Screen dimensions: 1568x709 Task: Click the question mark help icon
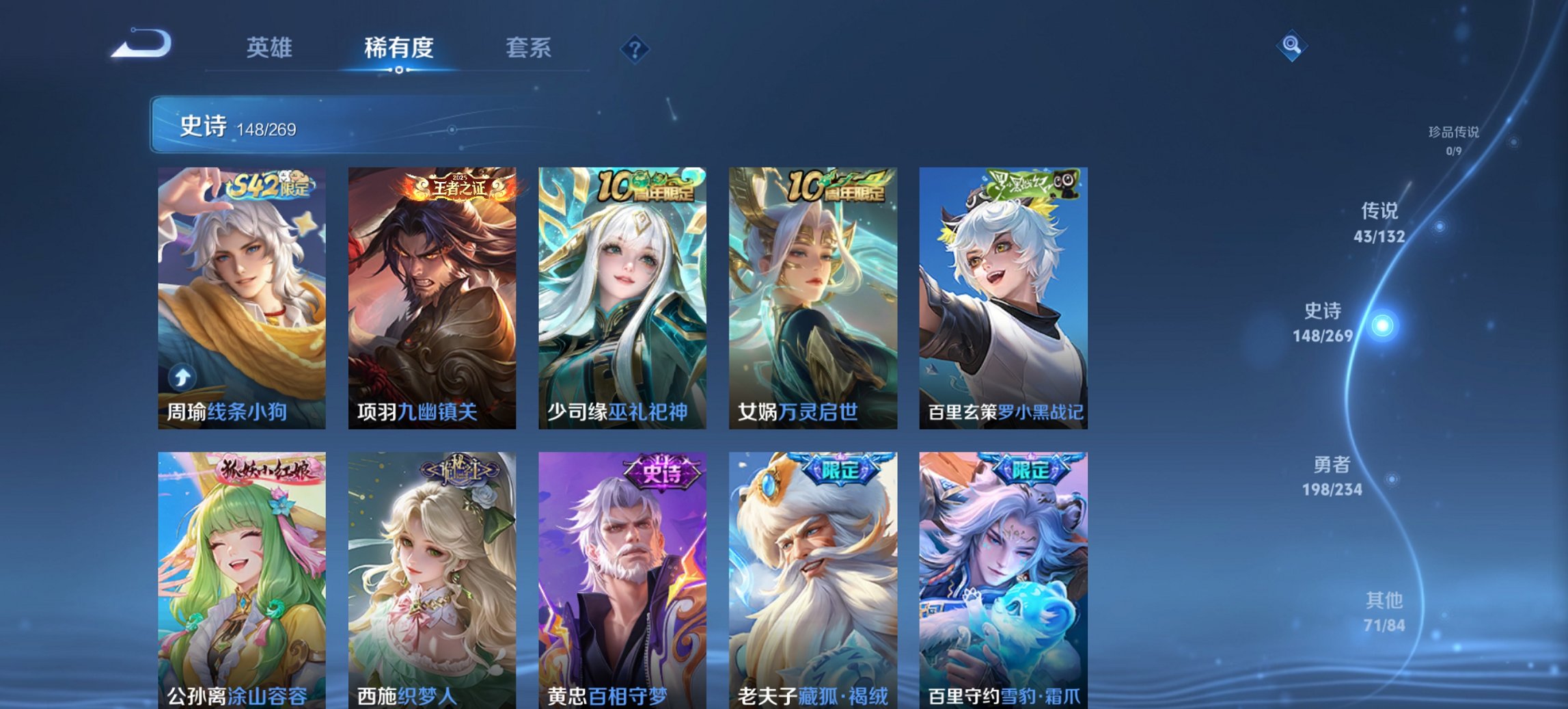tap(635, 49)
